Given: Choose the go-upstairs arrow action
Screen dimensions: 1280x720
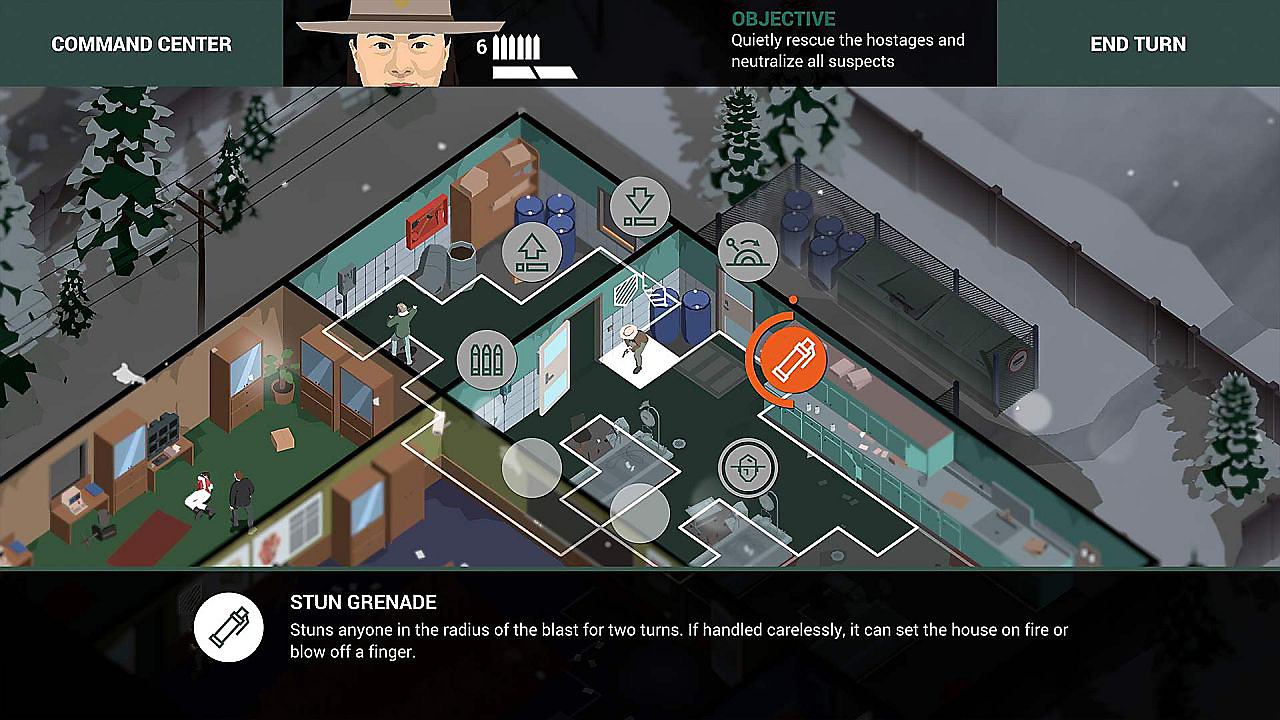Looking at the screenshot, I should click(x=532, y=252).
